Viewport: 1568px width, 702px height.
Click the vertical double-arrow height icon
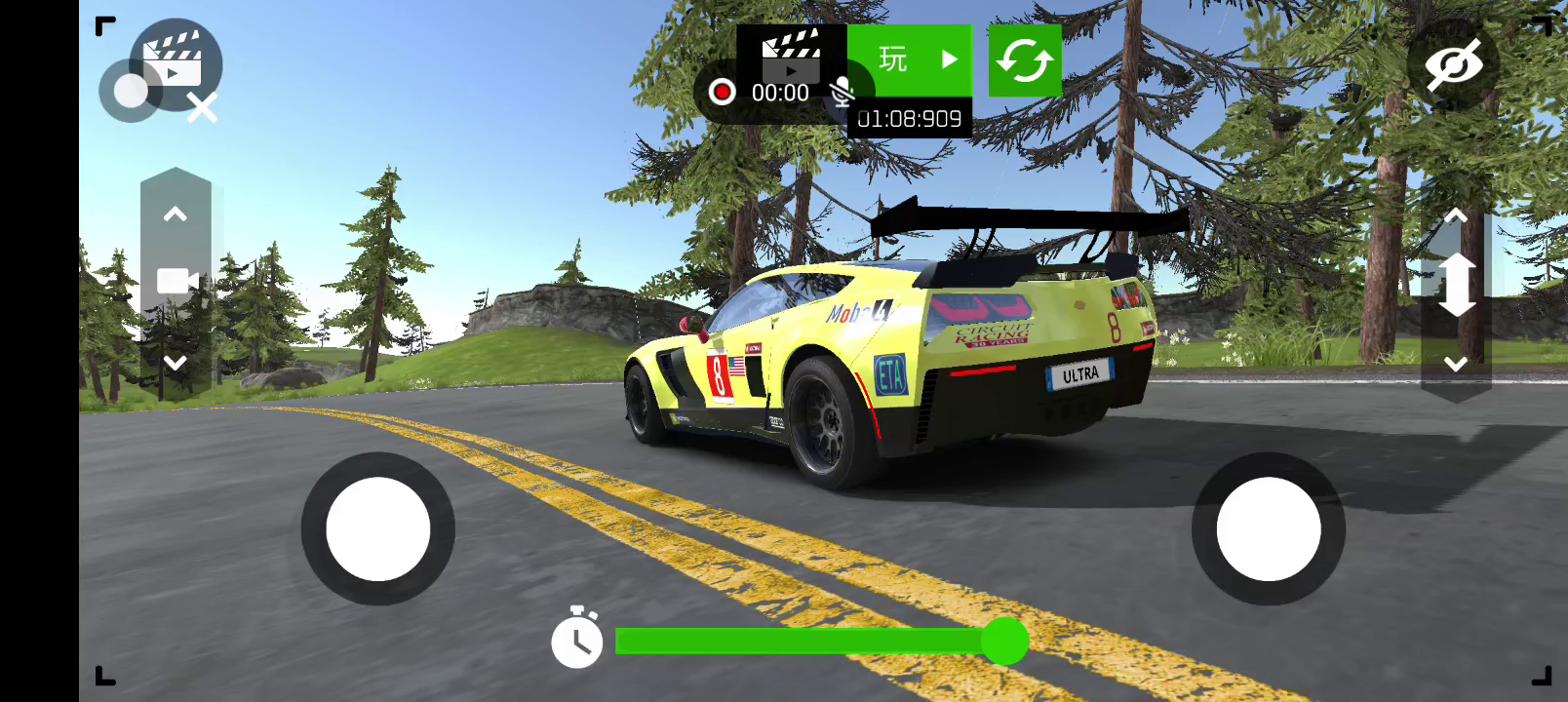[x=1456, y=285]
